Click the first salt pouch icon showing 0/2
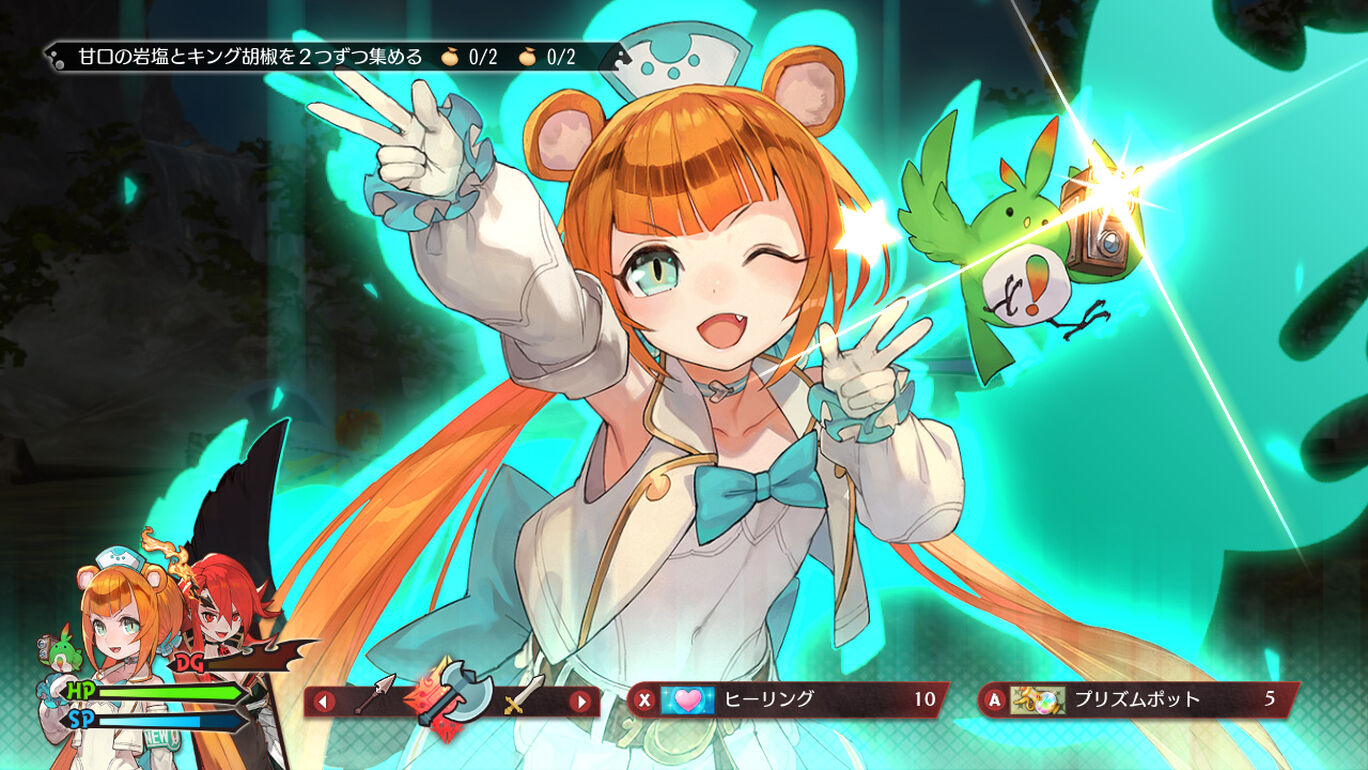The image size is (1368, 770). tap(450, 58)
